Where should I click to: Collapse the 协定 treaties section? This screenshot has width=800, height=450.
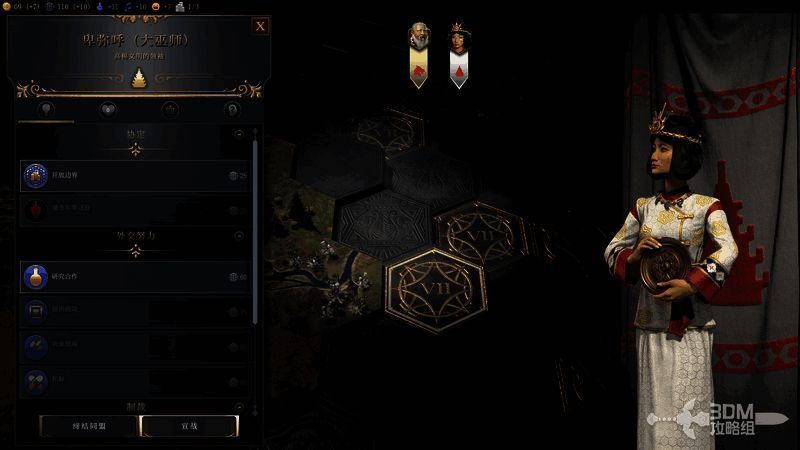click(238, 133)
